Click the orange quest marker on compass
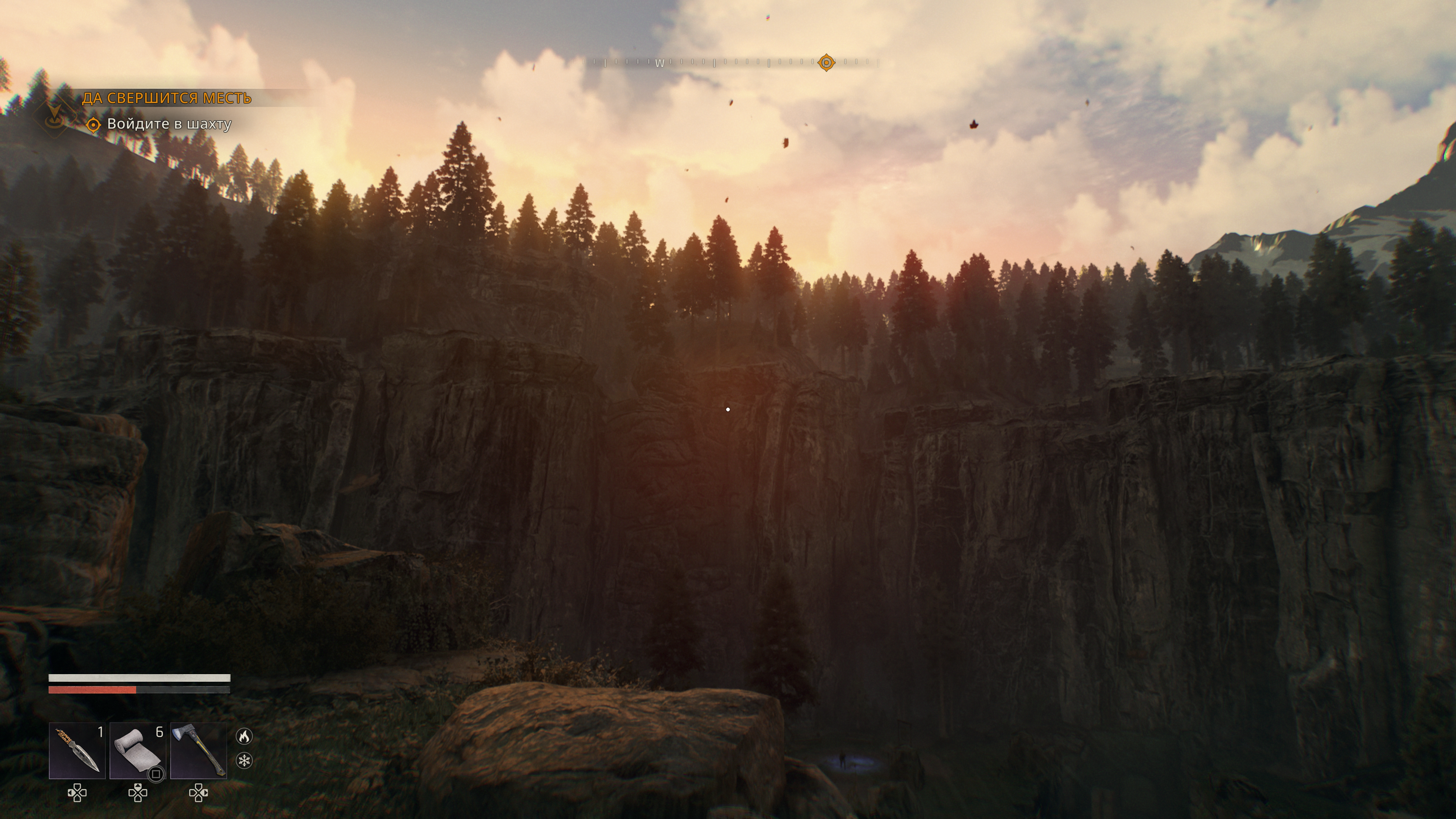Image resolution: width=1456 pixels, height=819 pixels. tap(826, 62)
